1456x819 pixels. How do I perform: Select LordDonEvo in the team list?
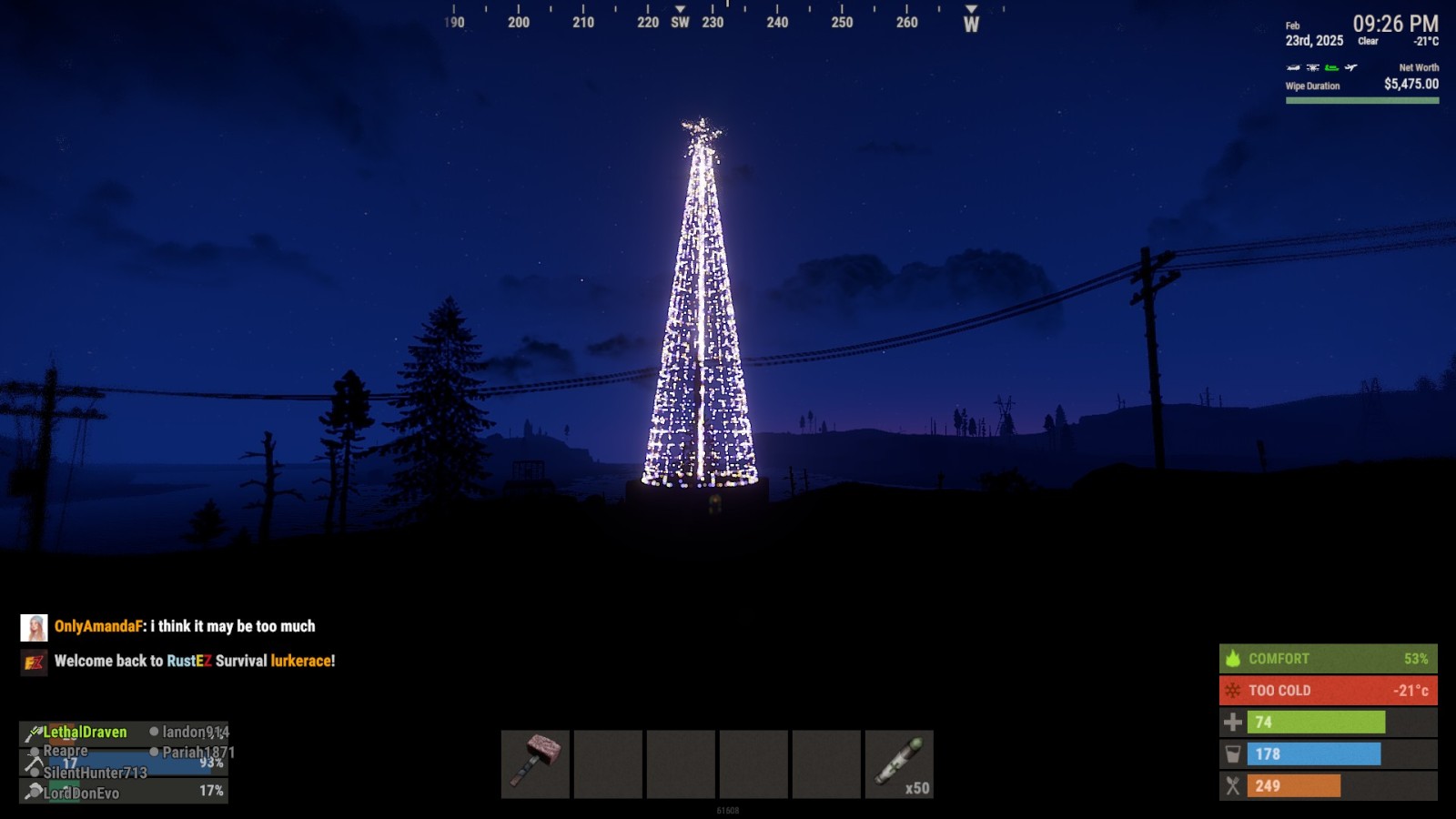[81, 793]
